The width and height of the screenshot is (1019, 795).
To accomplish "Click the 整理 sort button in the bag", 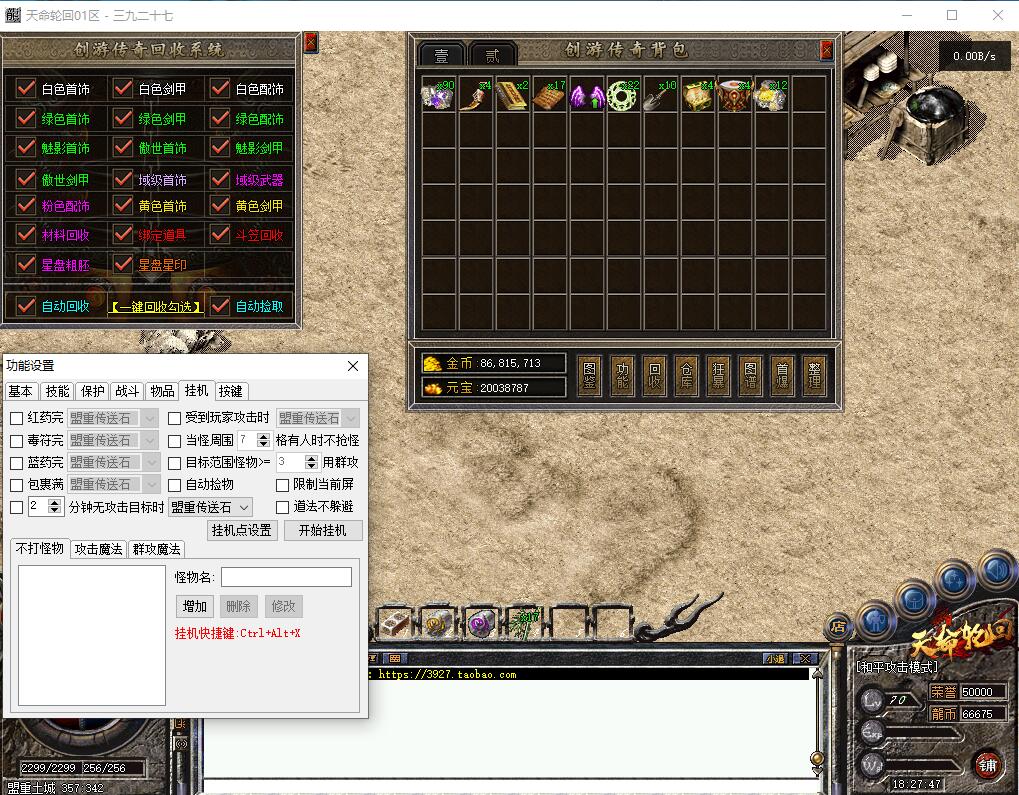I will click(814, 373).
